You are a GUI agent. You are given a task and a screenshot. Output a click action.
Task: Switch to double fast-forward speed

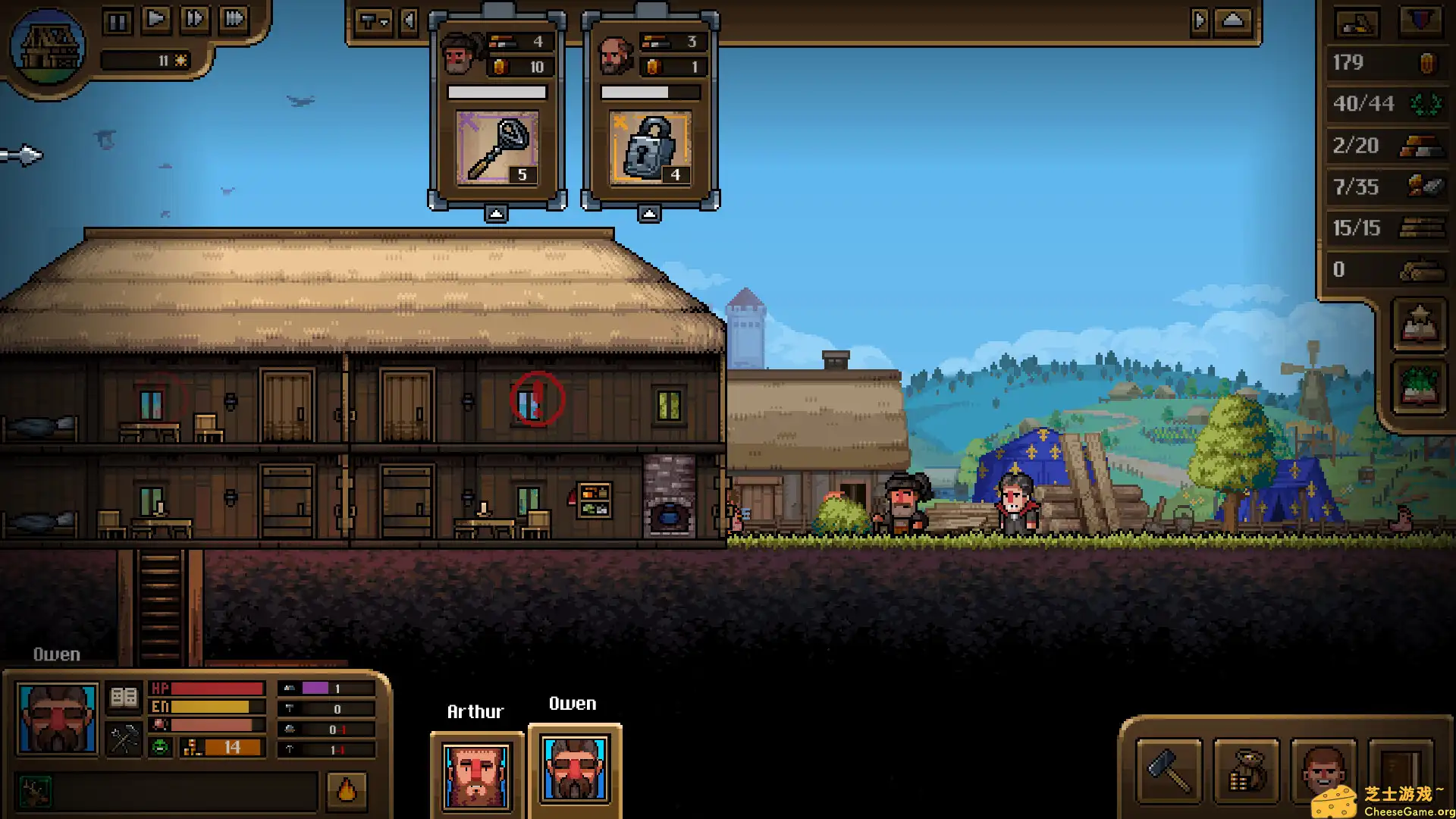pos(195,19)
